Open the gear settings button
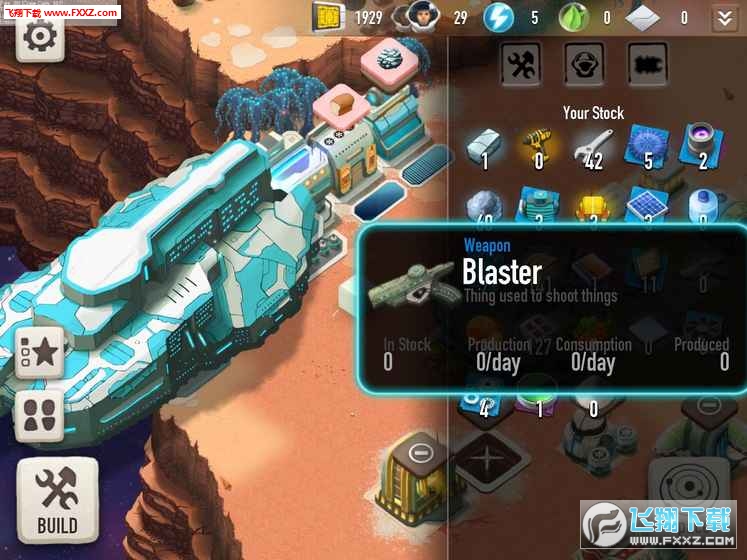This screenshot has width=747, height=560. (x=40, y=37)
